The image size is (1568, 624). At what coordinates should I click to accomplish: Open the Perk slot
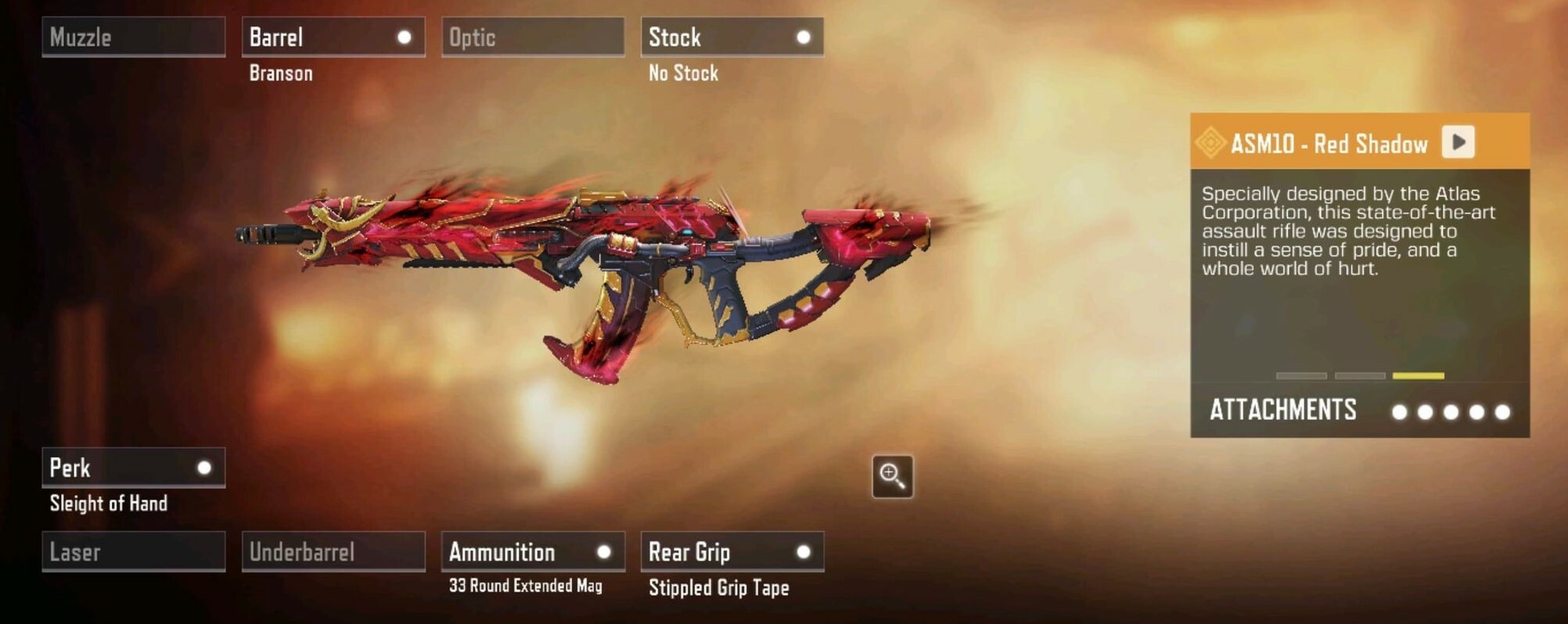133,468
